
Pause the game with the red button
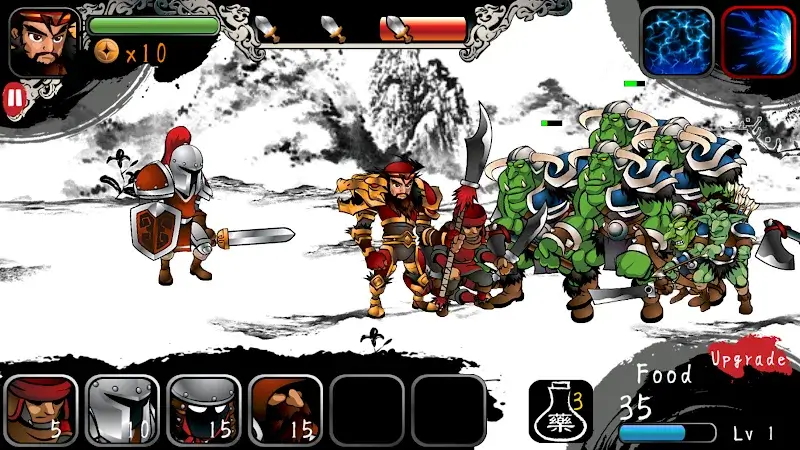(x=14, y=97)
